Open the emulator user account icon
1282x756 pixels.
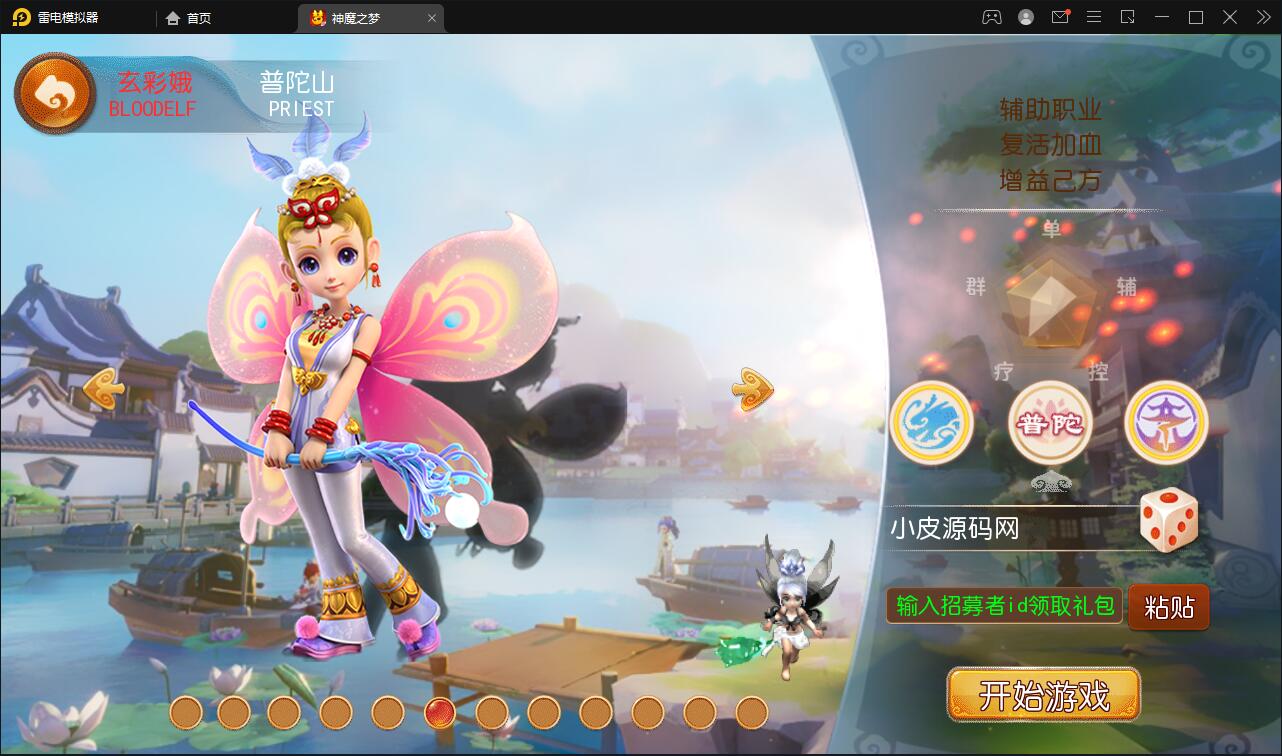[1025, 17]
